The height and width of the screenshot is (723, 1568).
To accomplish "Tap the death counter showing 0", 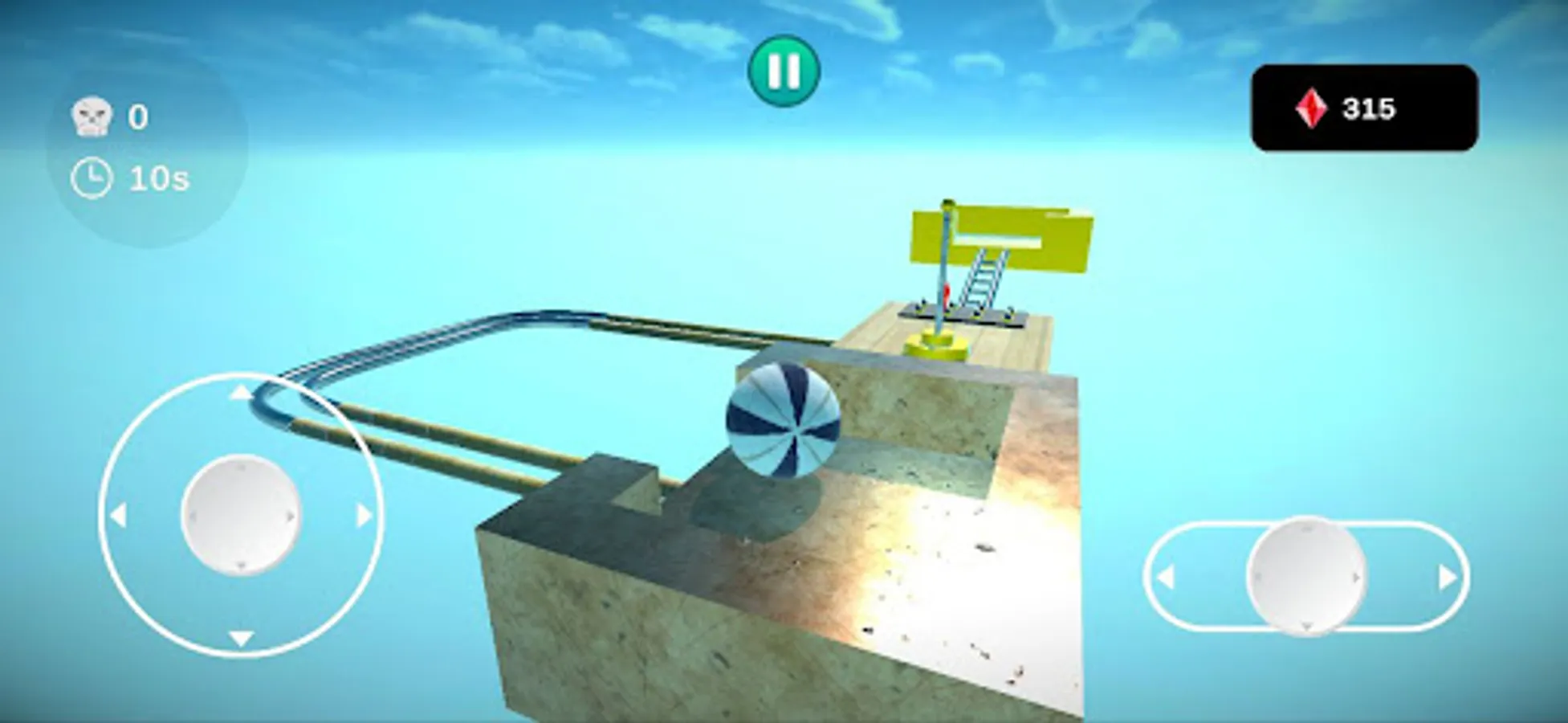I will coord(138,116).
